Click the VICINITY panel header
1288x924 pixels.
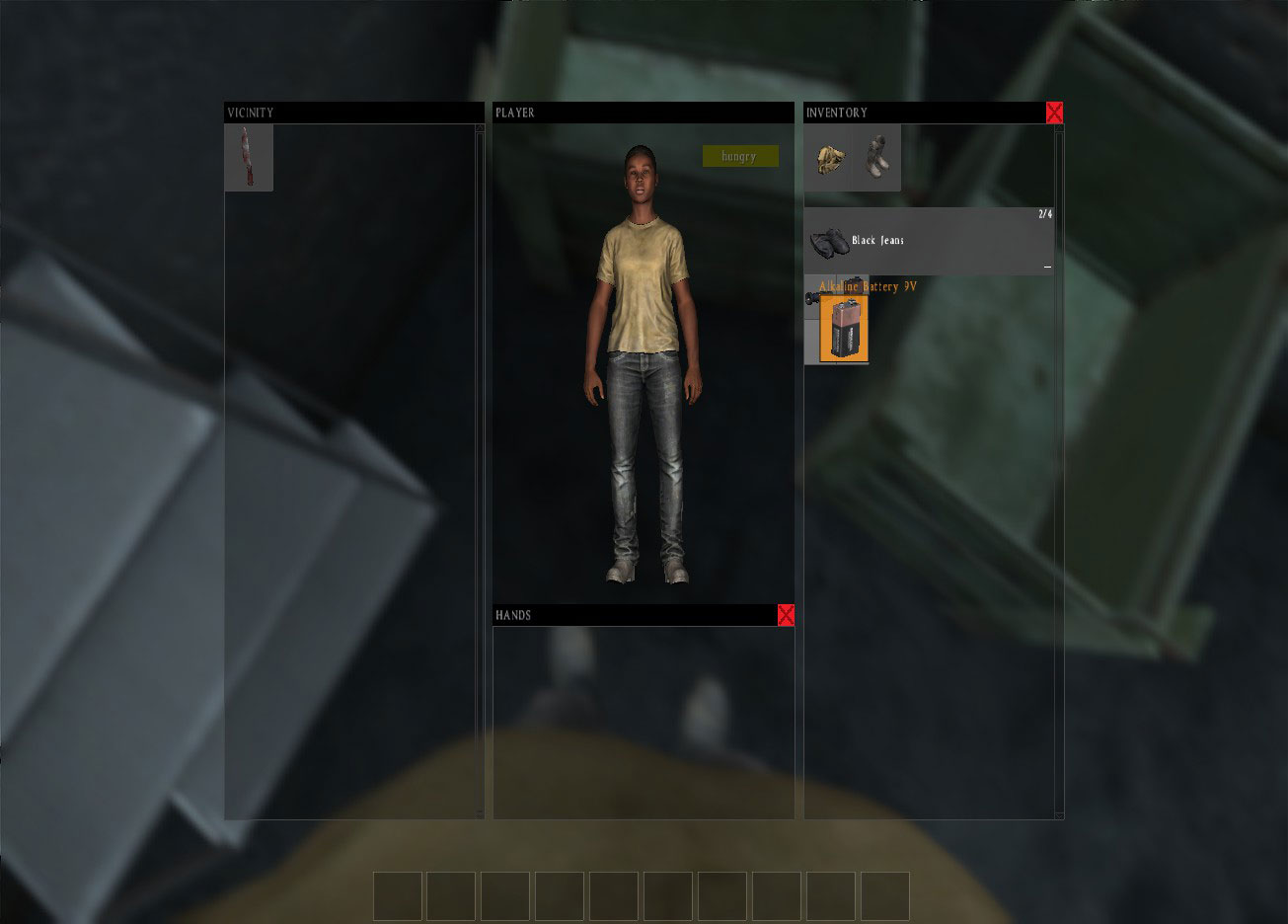250,113
